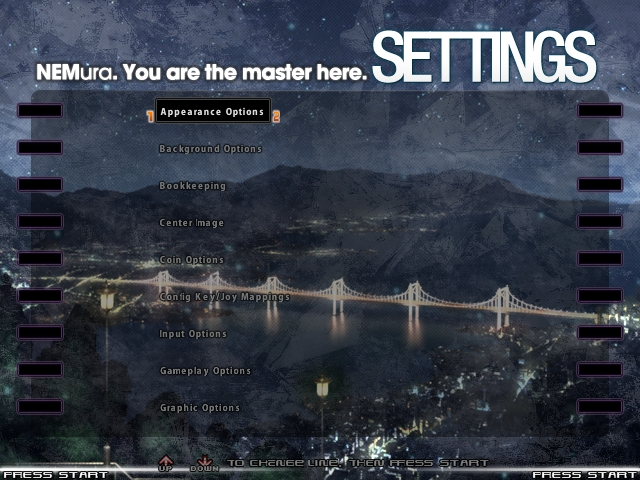Select Background Options entry
640x480 pixels.
click(210, 149)
